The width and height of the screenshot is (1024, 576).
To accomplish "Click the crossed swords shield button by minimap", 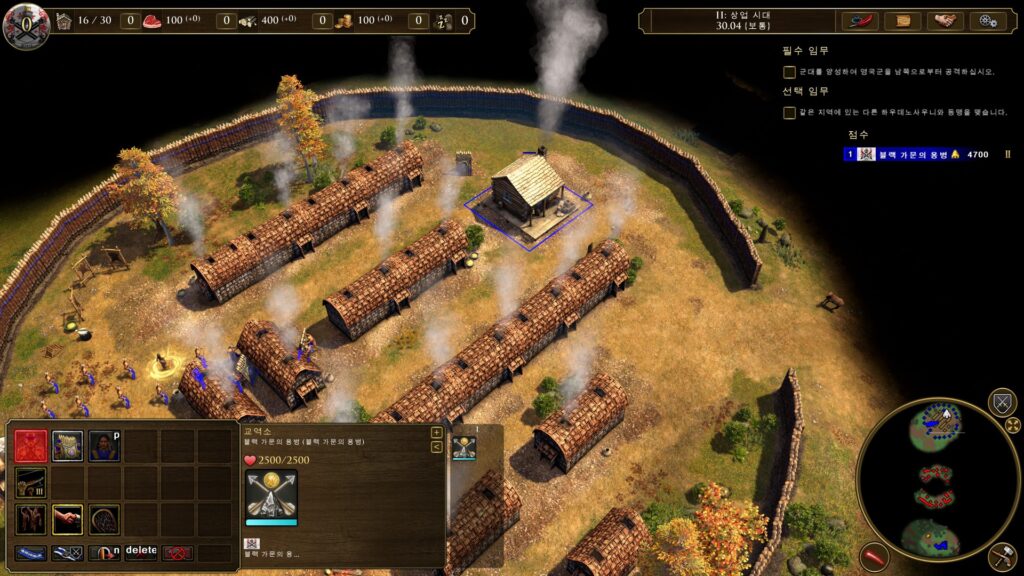I will click(x=1002, y=403).
